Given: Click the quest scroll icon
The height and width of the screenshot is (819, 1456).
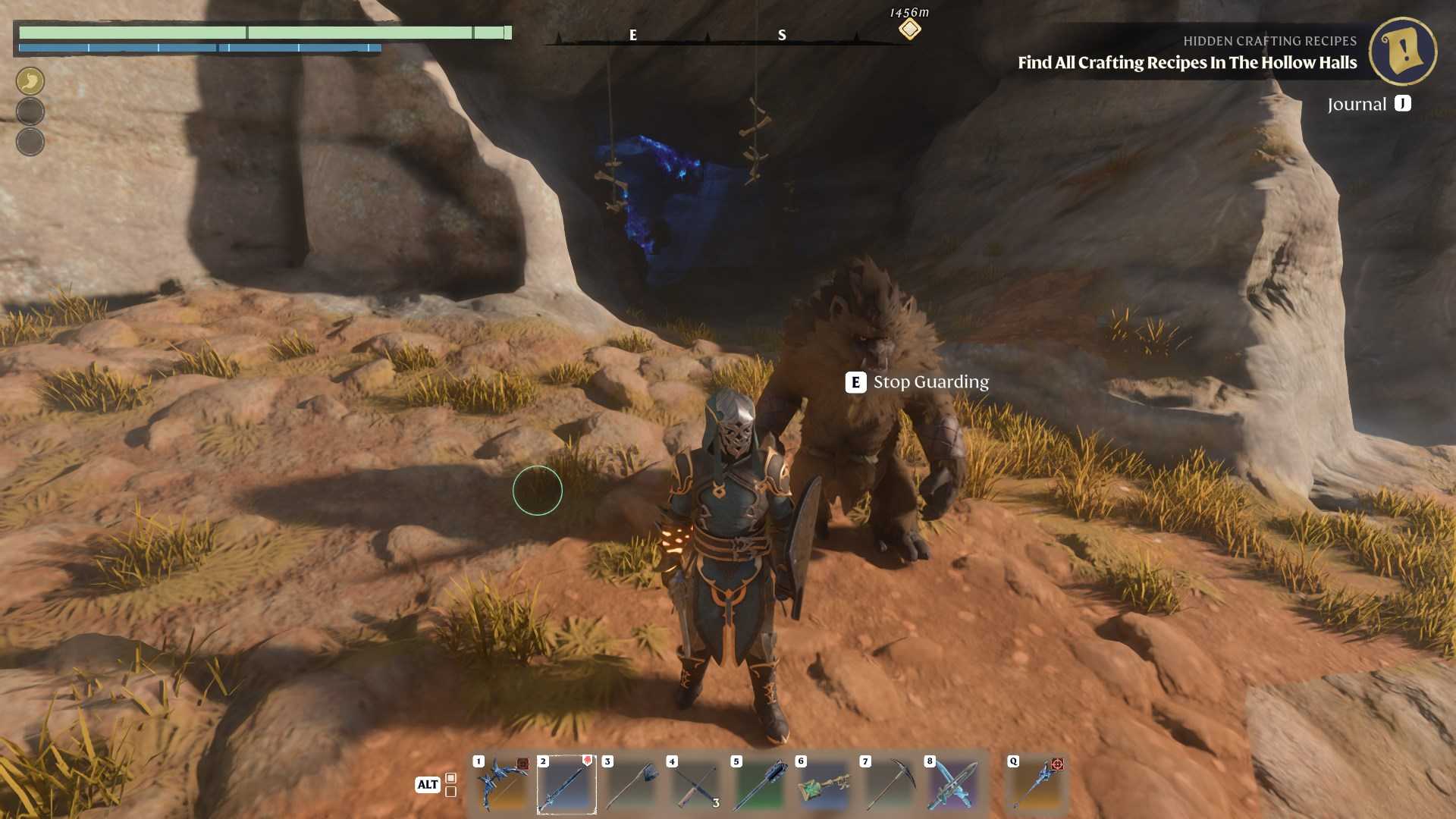Looking at the screenshot, I should (1402, 52).
